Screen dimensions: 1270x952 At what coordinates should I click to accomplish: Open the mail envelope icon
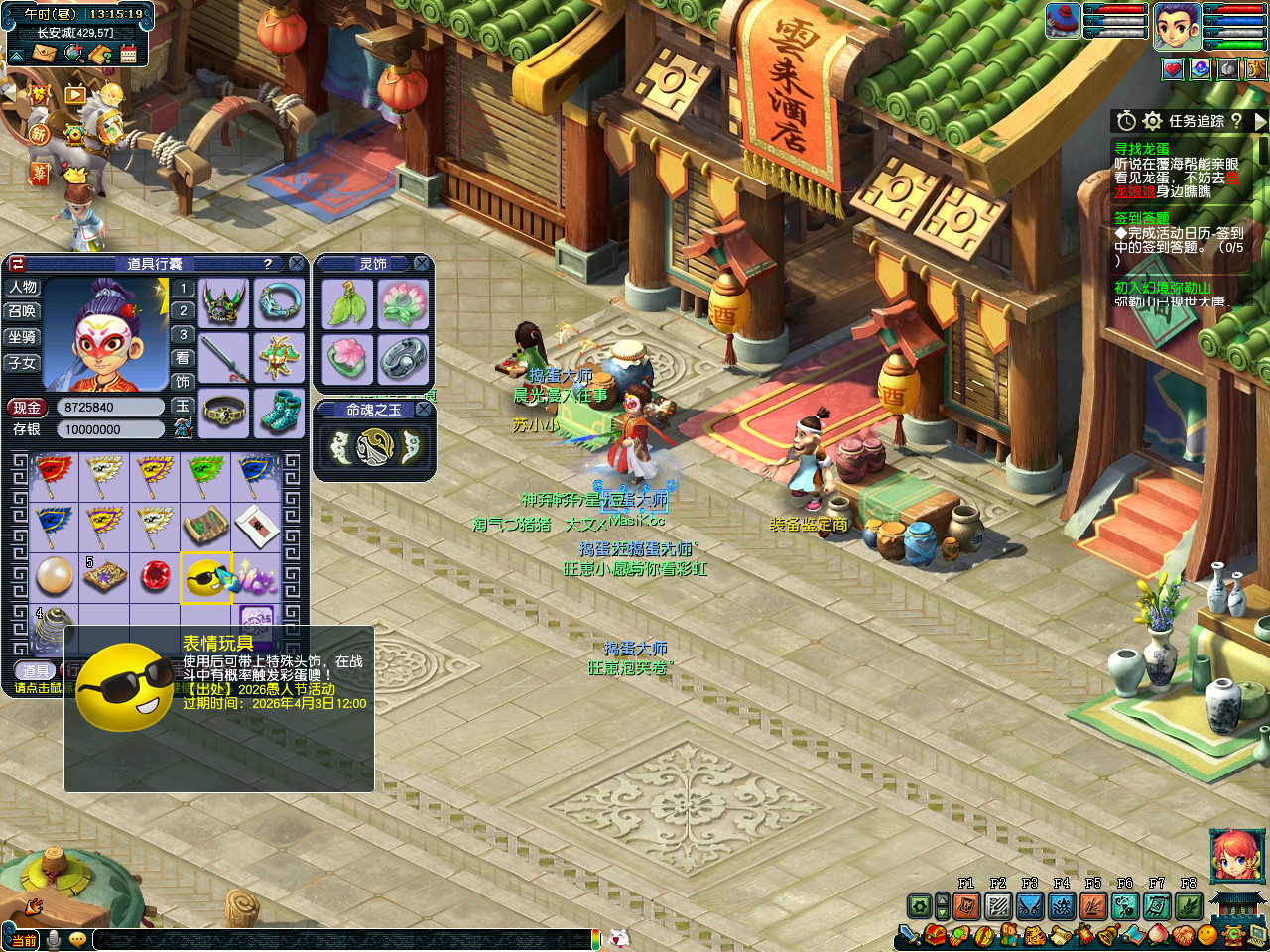44,54
